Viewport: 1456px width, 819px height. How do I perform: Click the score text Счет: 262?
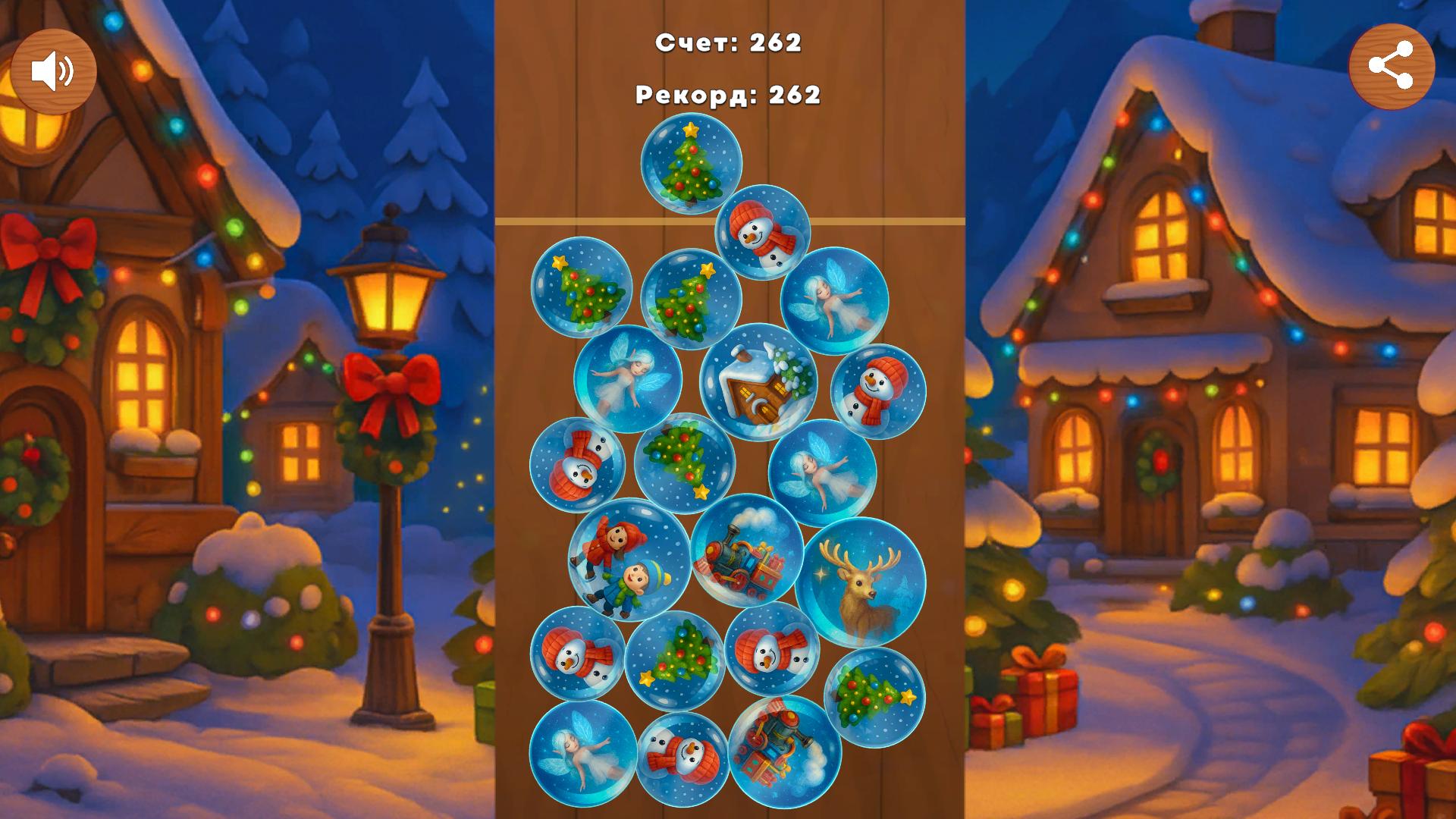[x=728, y=43]
